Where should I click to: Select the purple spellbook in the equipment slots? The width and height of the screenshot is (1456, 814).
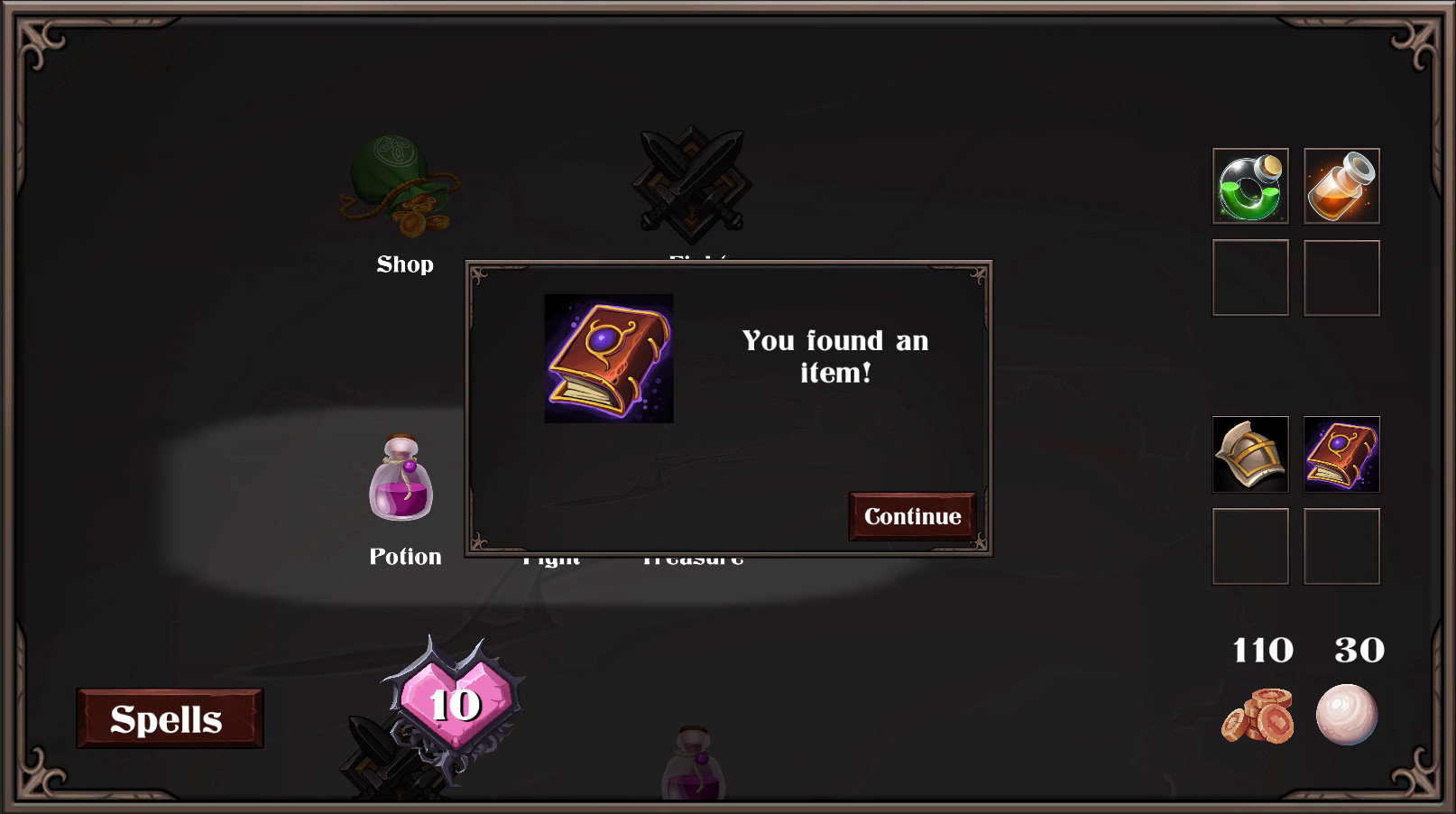[1341, 456]
